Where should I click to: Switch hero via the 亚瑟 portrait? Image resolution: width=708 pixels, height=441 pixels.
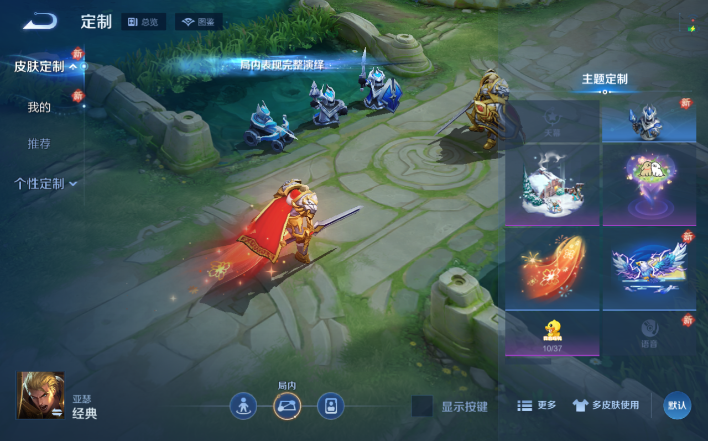click(x=40, y=395)
